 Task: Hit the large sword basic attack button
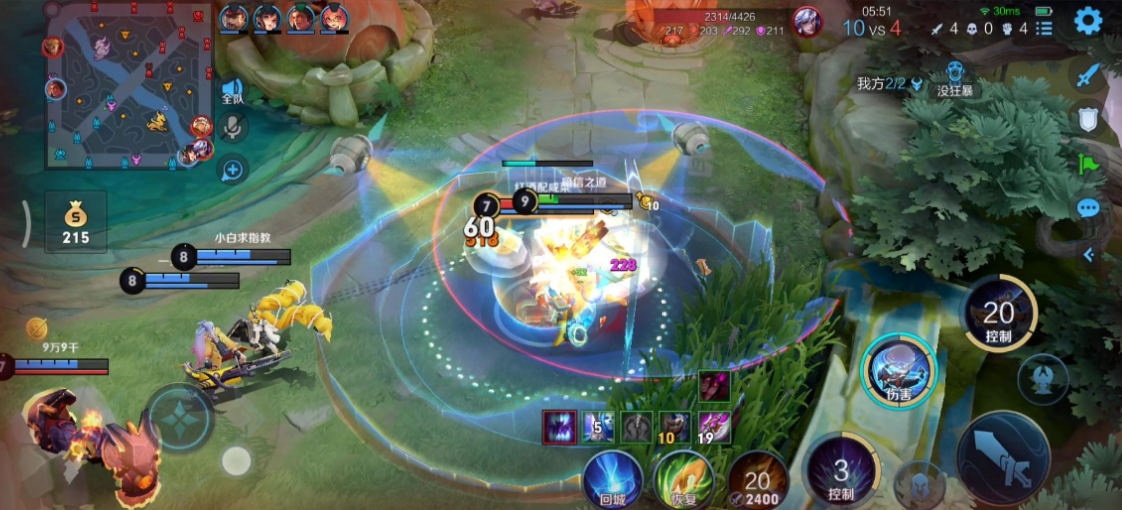1002,457
